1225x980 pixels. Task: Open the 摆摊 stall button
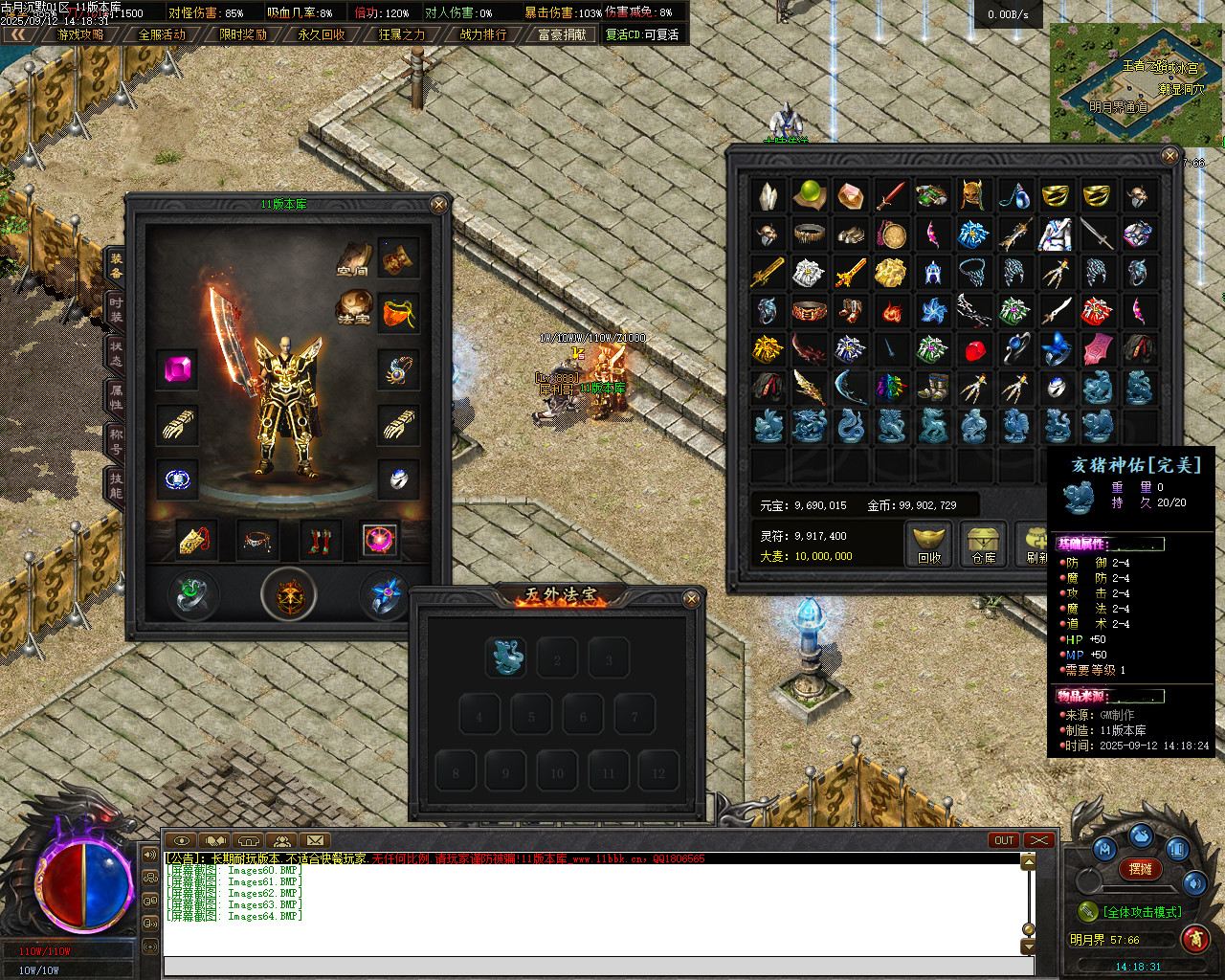1141,869
